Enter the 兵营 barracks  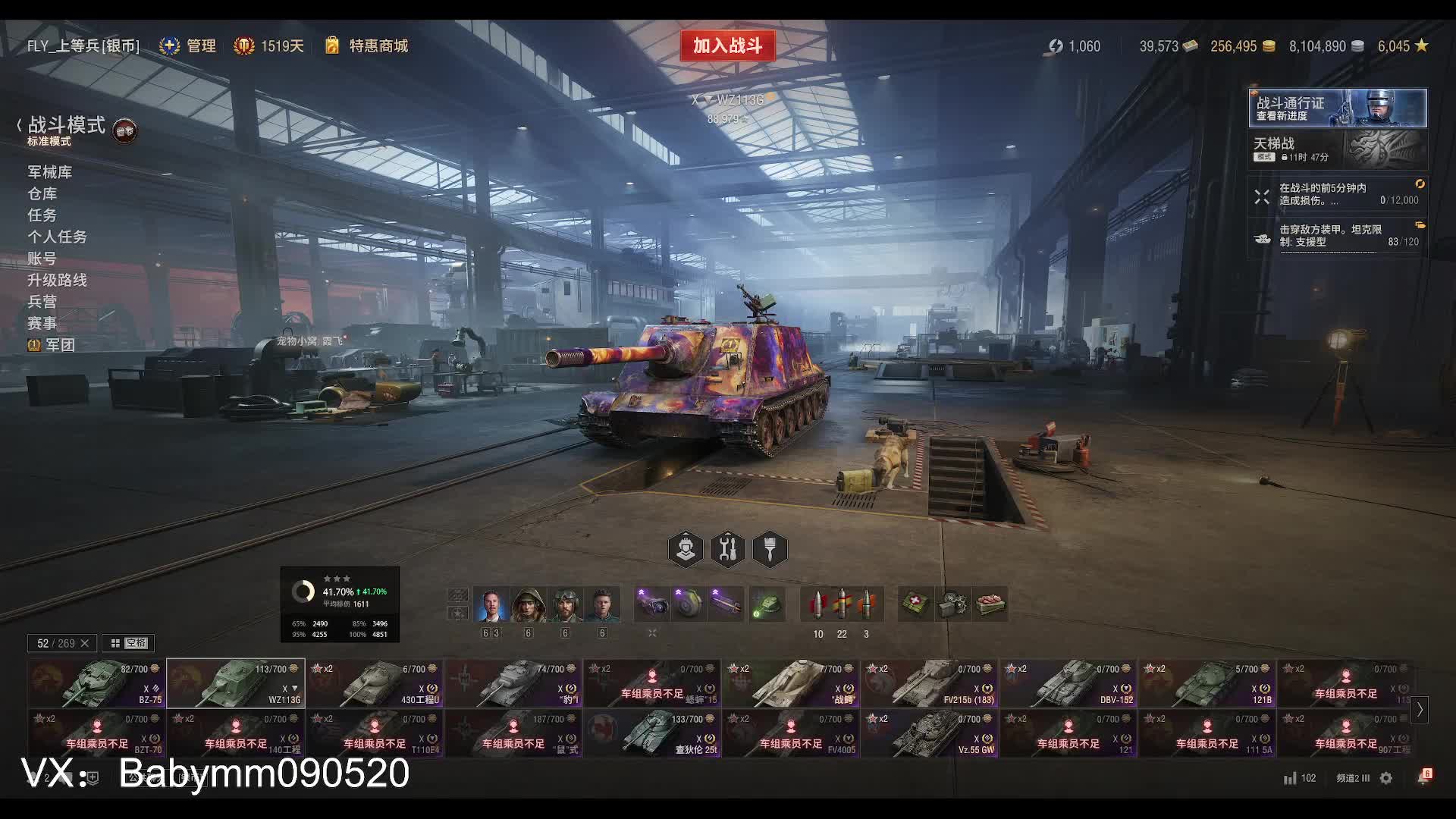tap(42, 302)
